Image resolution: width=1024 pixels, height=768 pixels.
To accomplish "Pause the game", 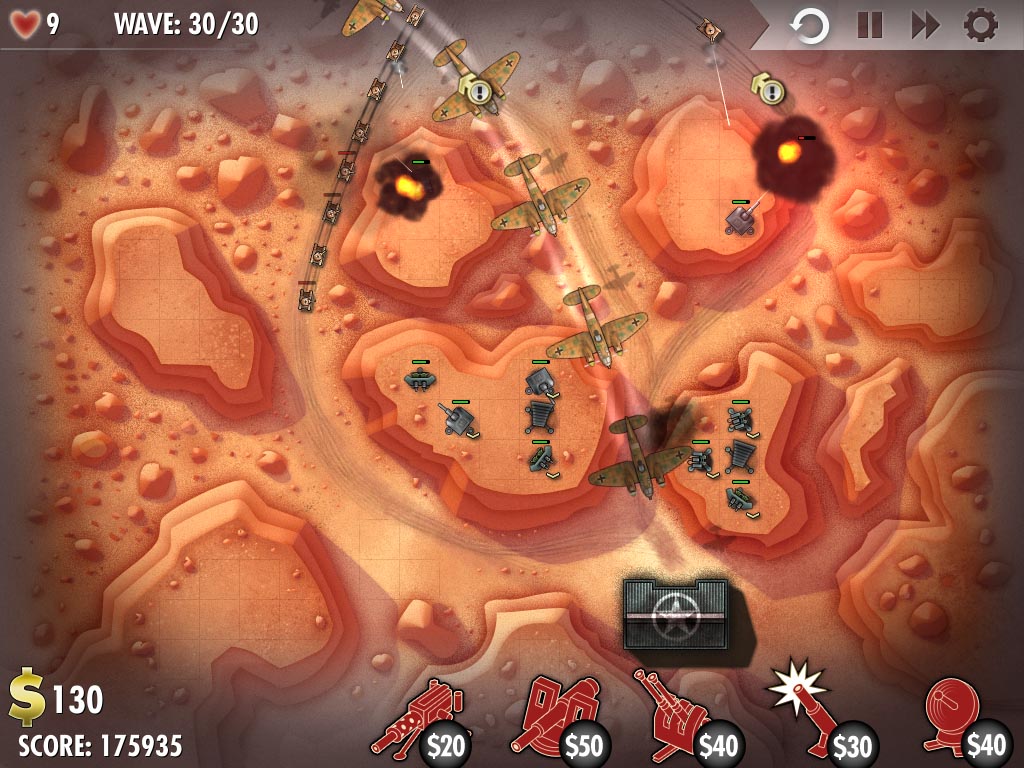I will pyautogui.click(x=869, y=26).
